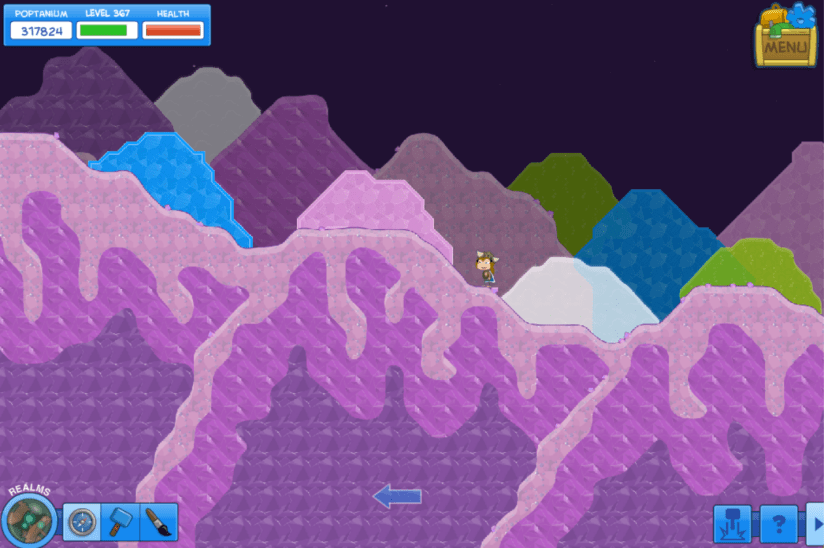Activate the hammer smash button

click(x=732, y=524)
